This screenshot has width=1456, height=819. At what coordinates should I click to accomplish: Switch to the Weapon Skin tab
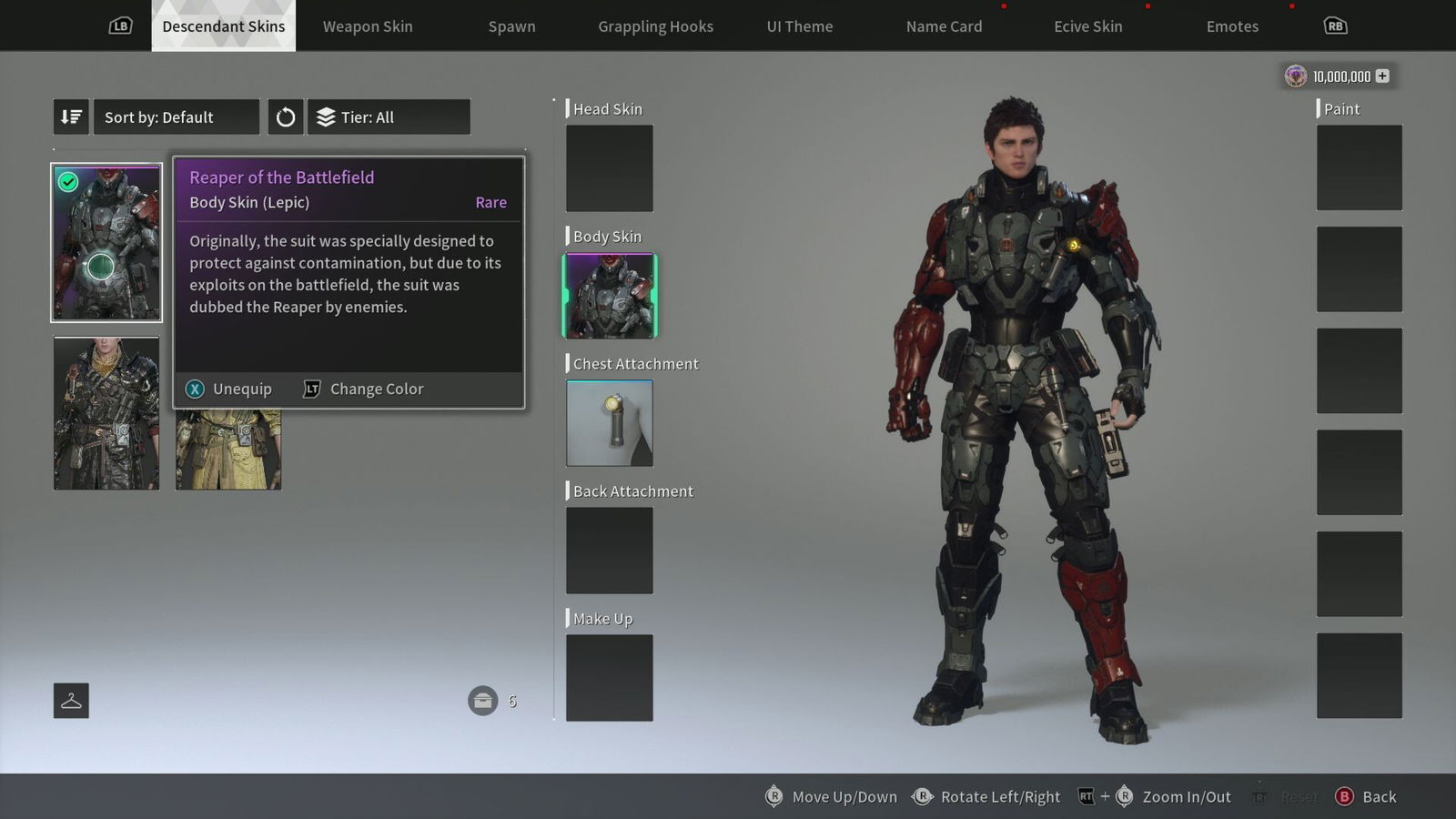[368, 26]
